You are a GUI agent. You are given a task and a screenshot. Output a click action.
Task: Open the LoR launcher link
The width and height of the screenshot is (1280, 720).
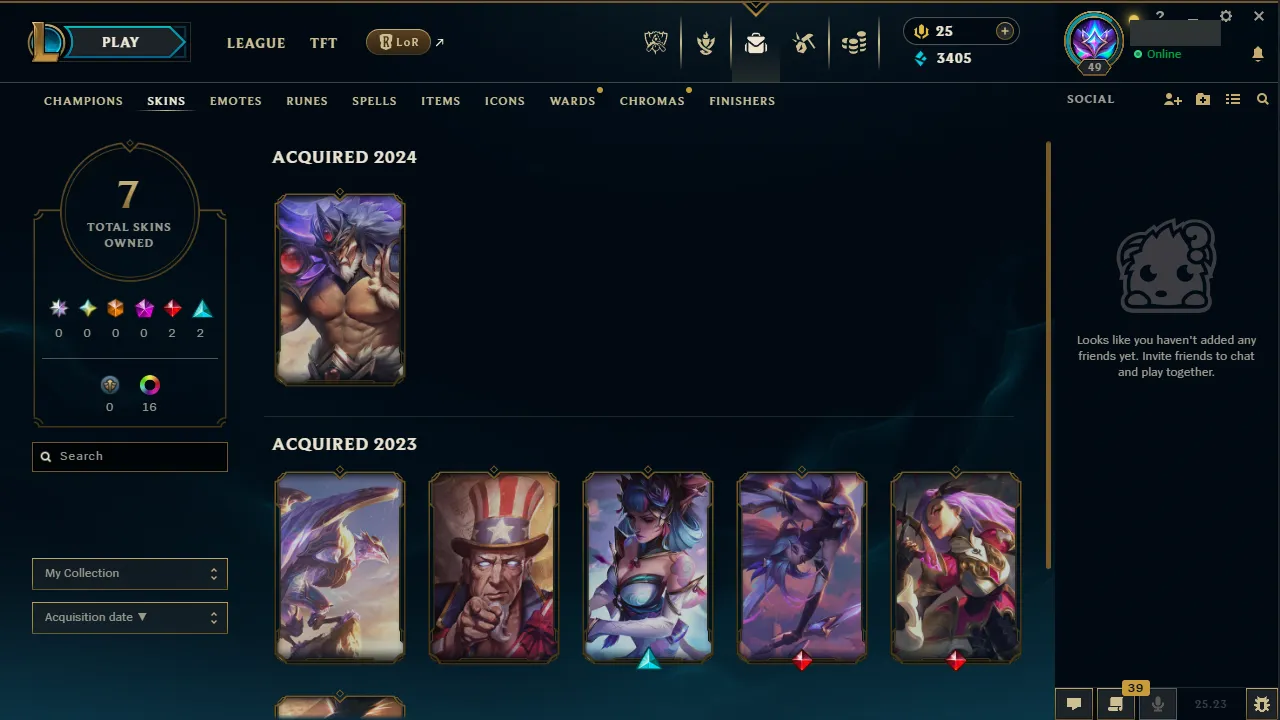[398, 42]
